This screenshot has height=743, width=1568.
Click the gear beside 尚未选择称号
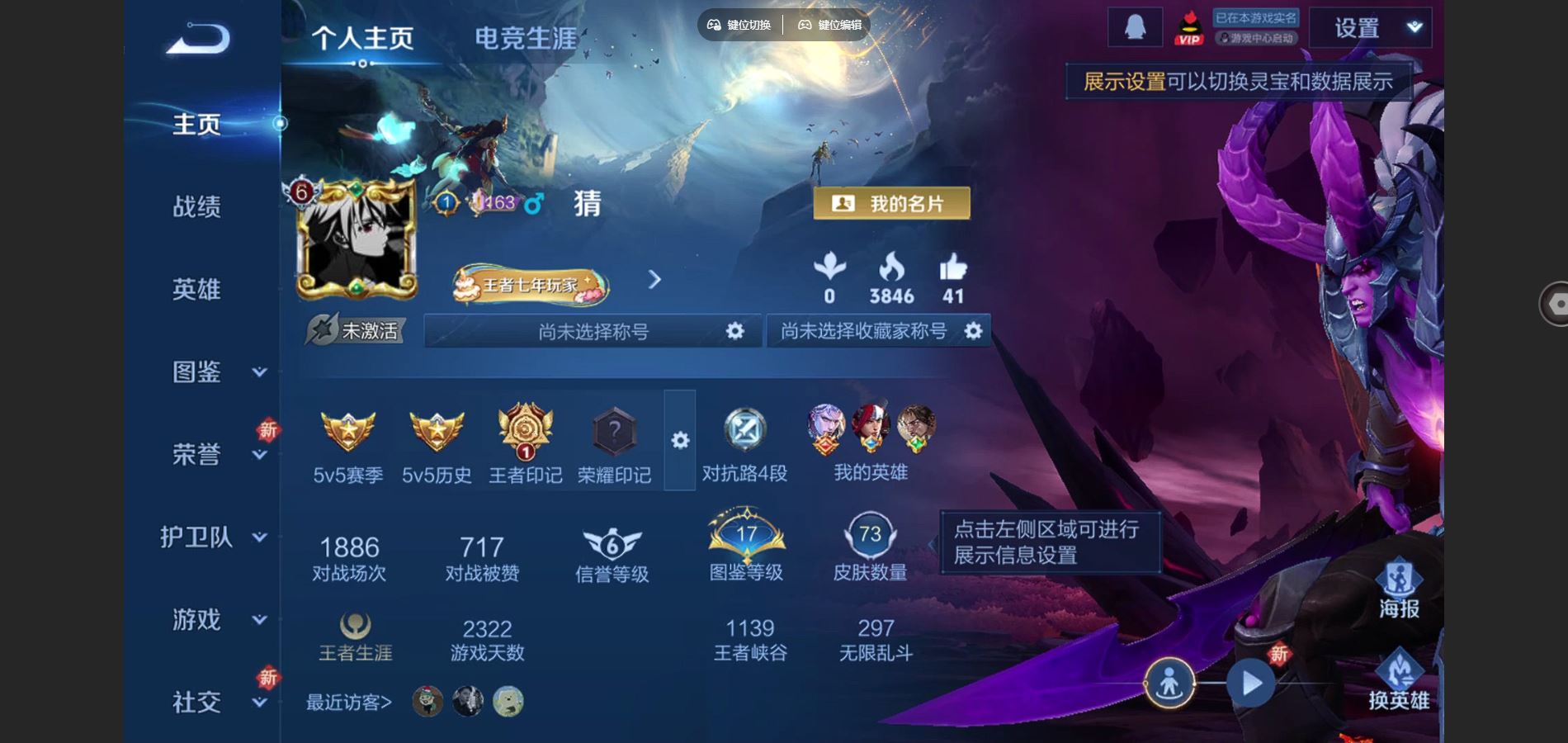733,330
